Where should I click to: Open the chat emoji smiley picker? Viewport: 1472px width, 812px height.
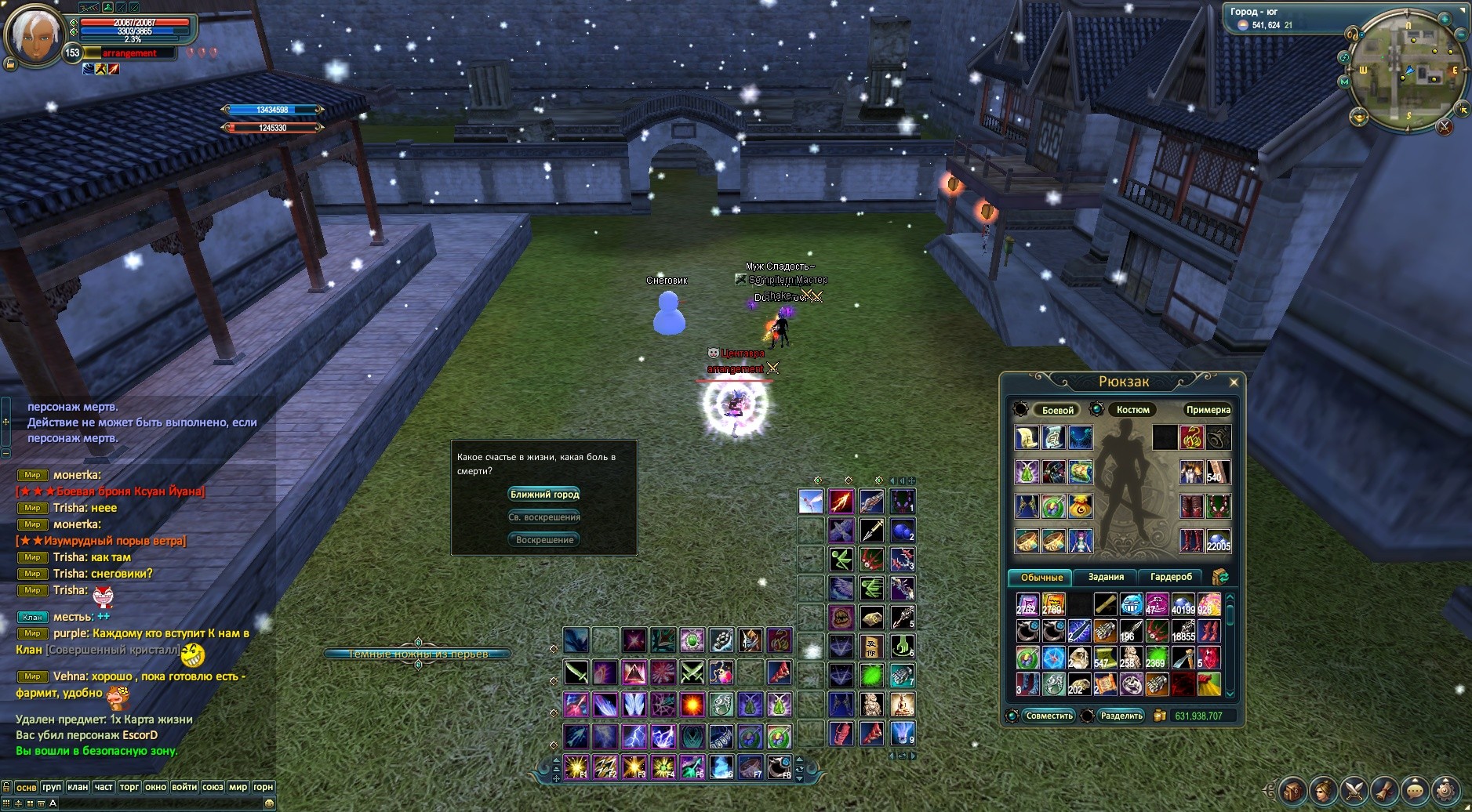[x=269, y=803]
